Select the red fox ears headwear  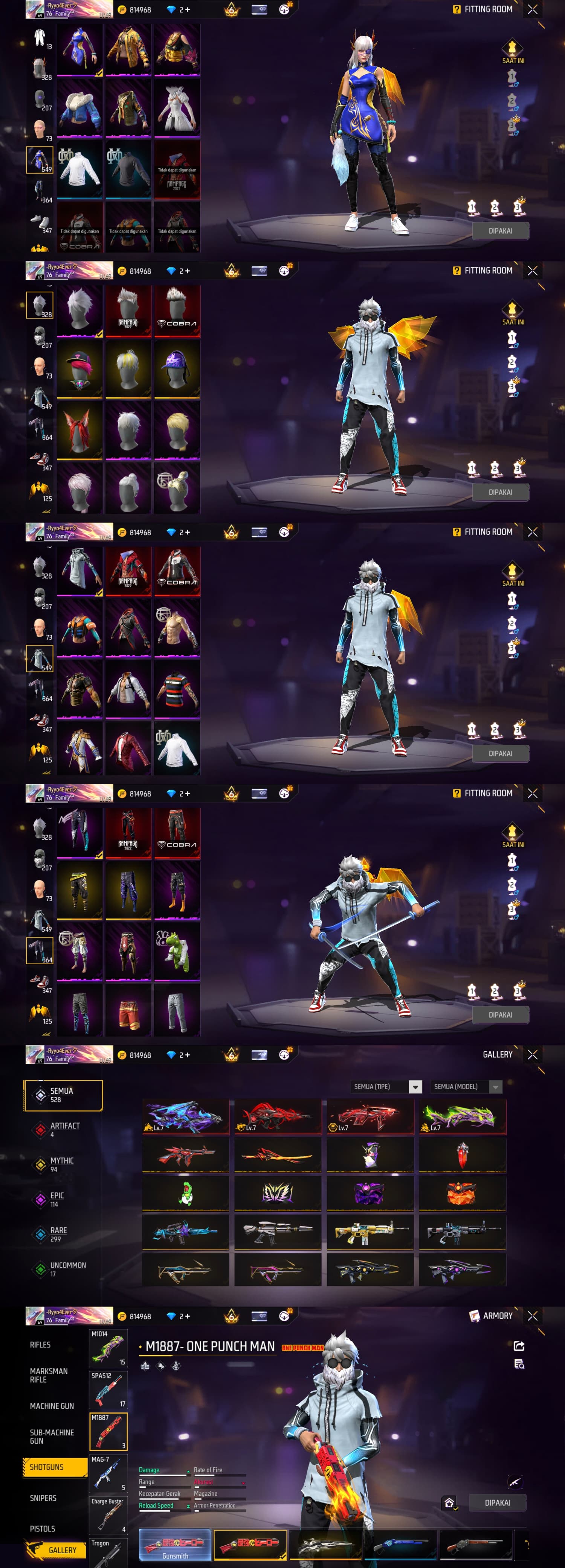click(x=79, y=430)
